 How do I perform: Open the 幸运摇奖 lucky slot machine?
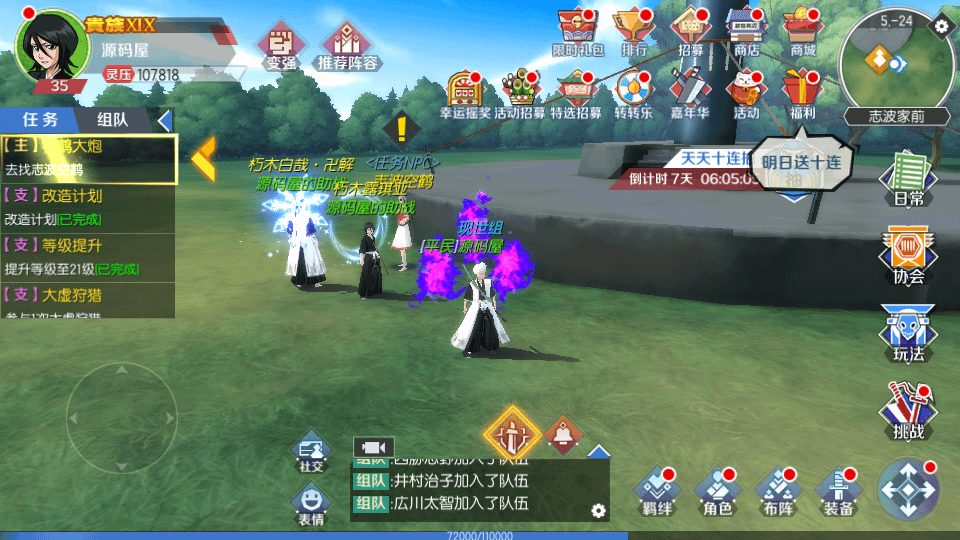pos(465,93)
